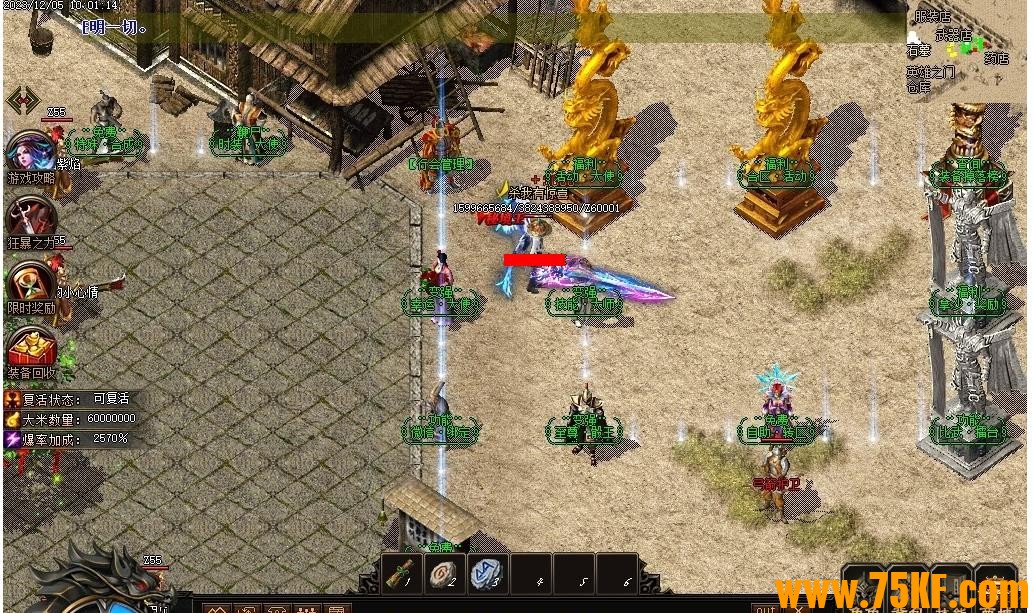This screenshot has width=1033, height=613.
Task: Select the 服装店 clothing shop label on the minimap
Action: click(x=932, y=16)
